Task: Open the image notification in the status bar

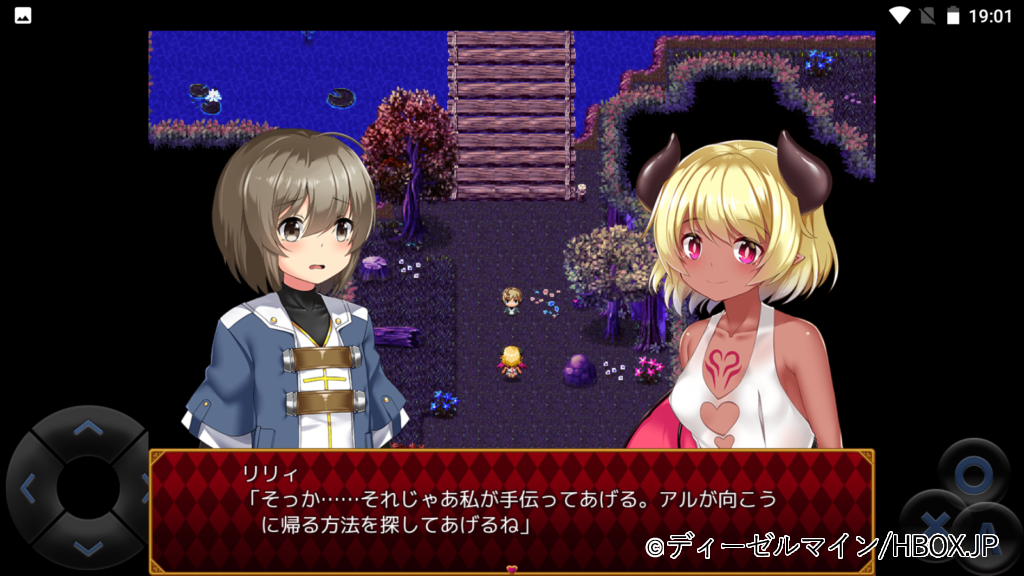Action: 22,15
